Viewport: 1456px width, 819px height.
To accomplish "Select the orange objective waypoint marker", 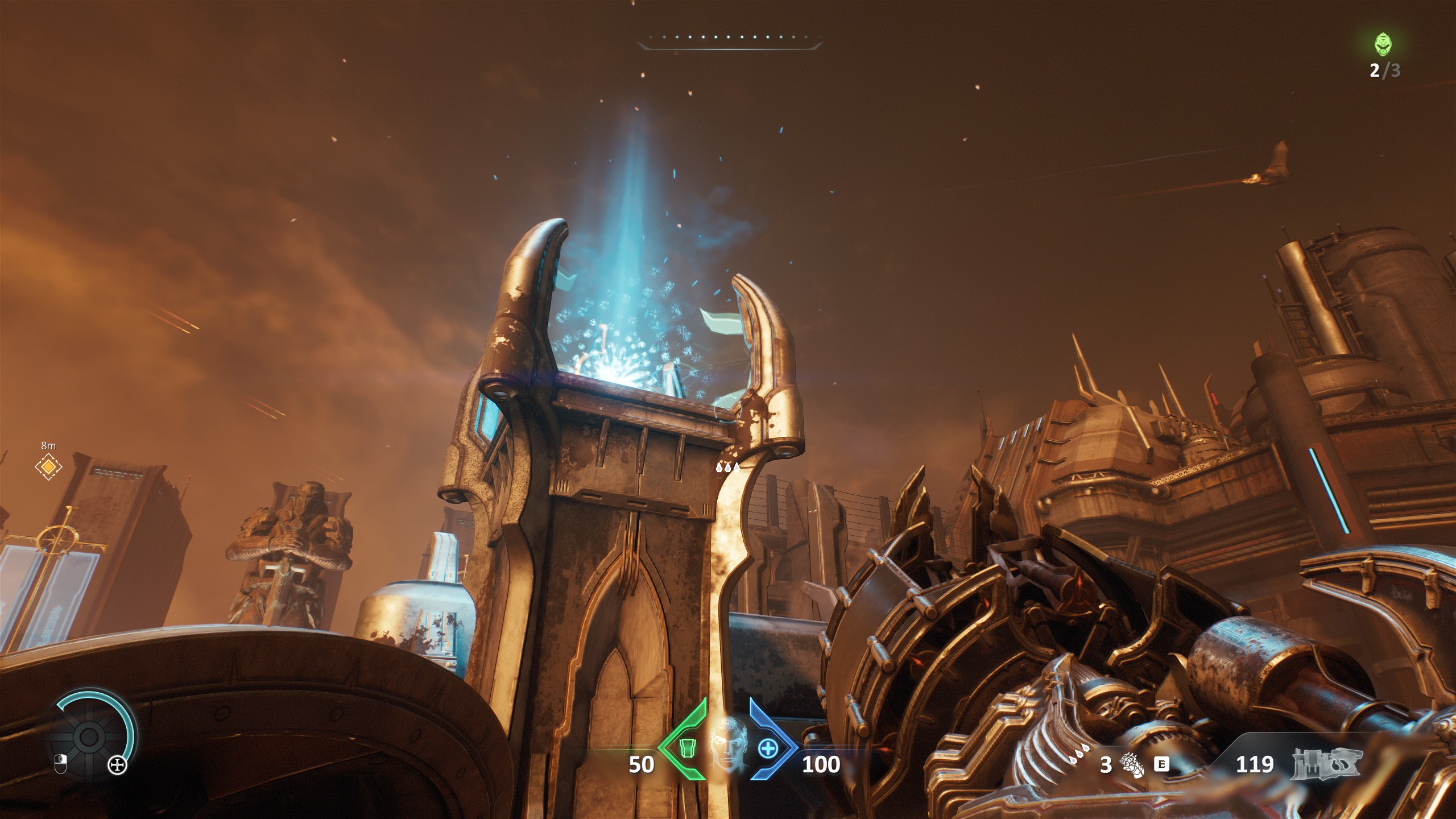I will point(48,467).
